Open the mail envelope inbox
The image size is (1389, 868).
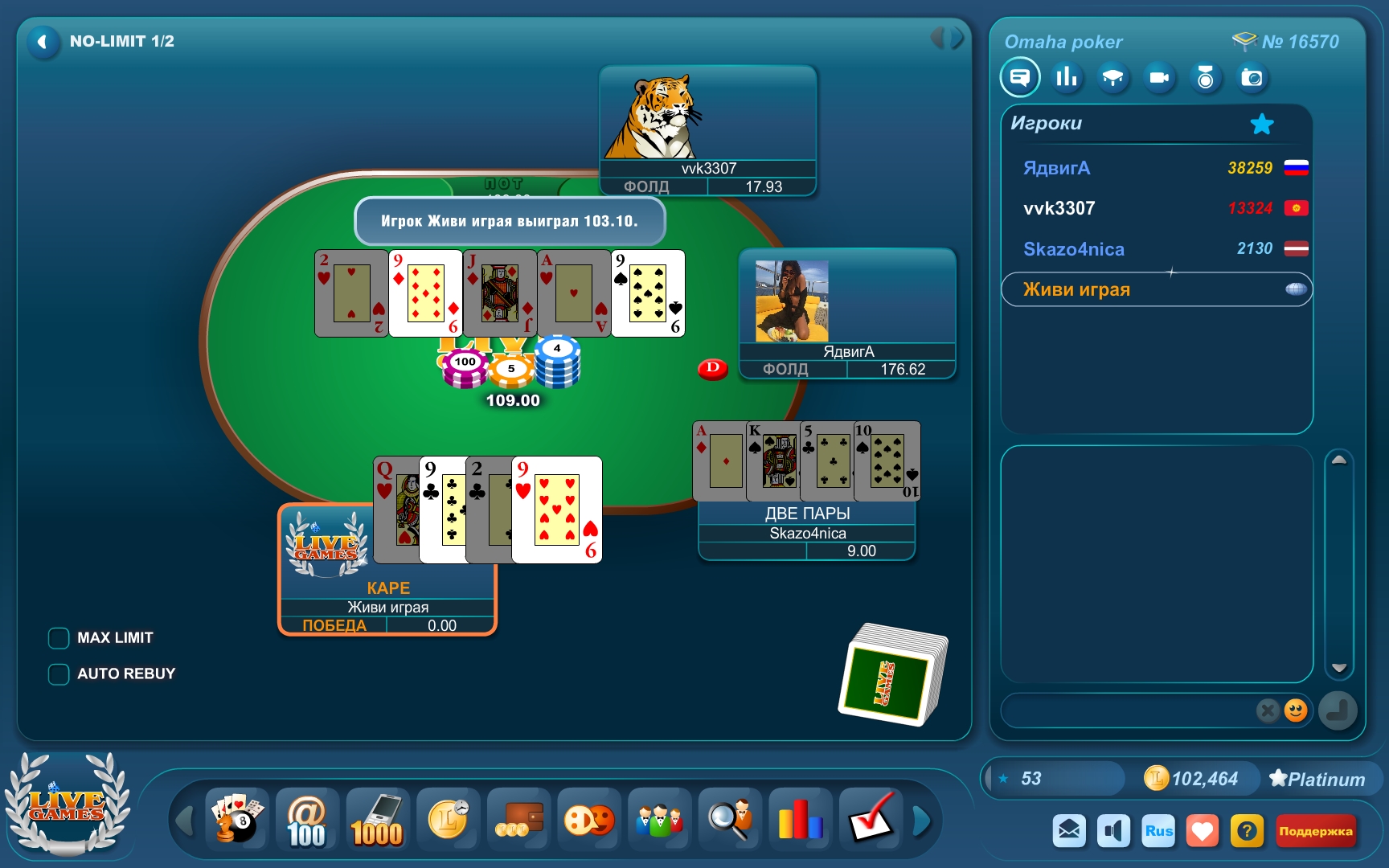[x=1069, y=831]
